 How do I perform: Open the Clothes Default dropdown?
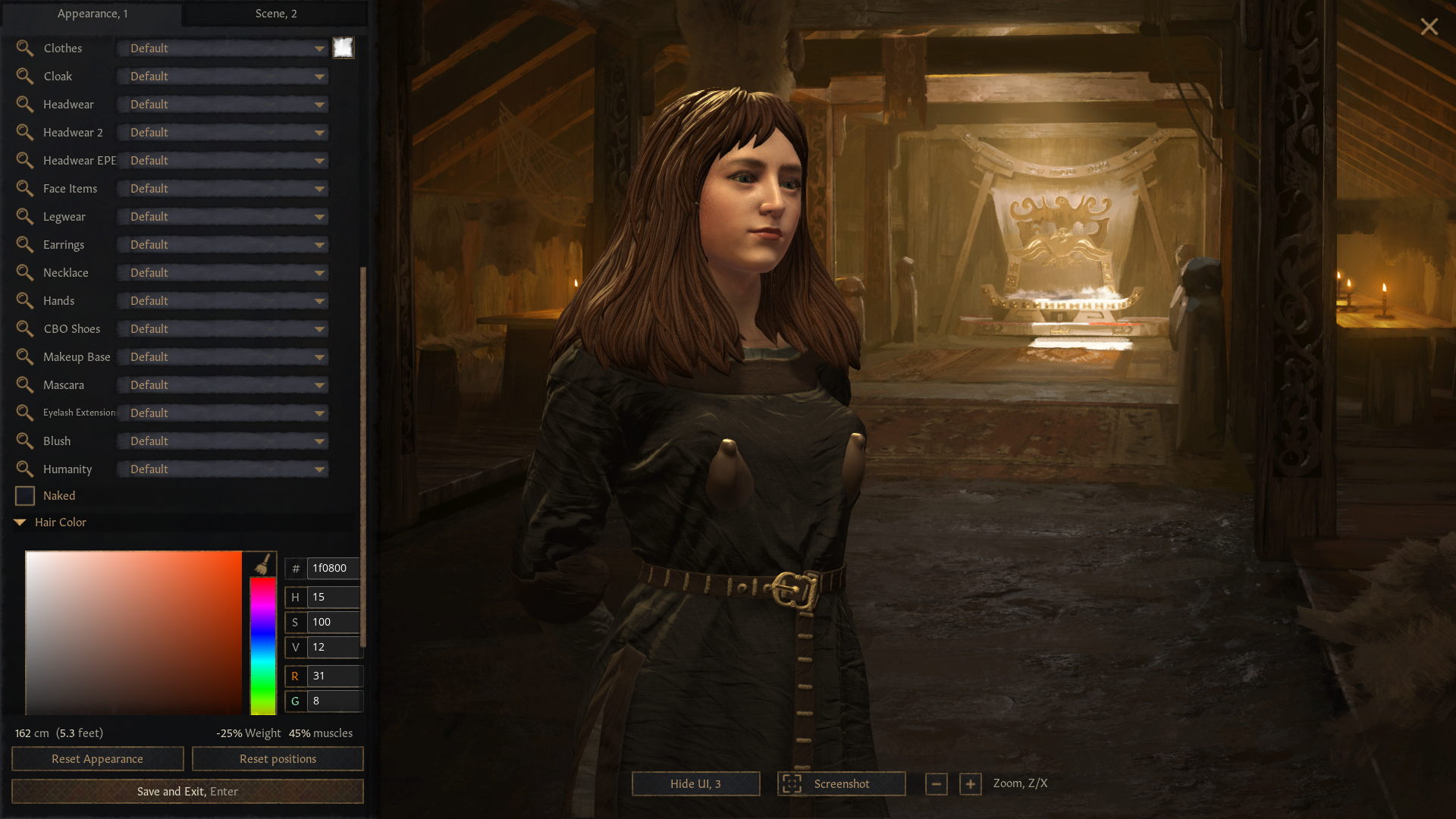(222, 48)
